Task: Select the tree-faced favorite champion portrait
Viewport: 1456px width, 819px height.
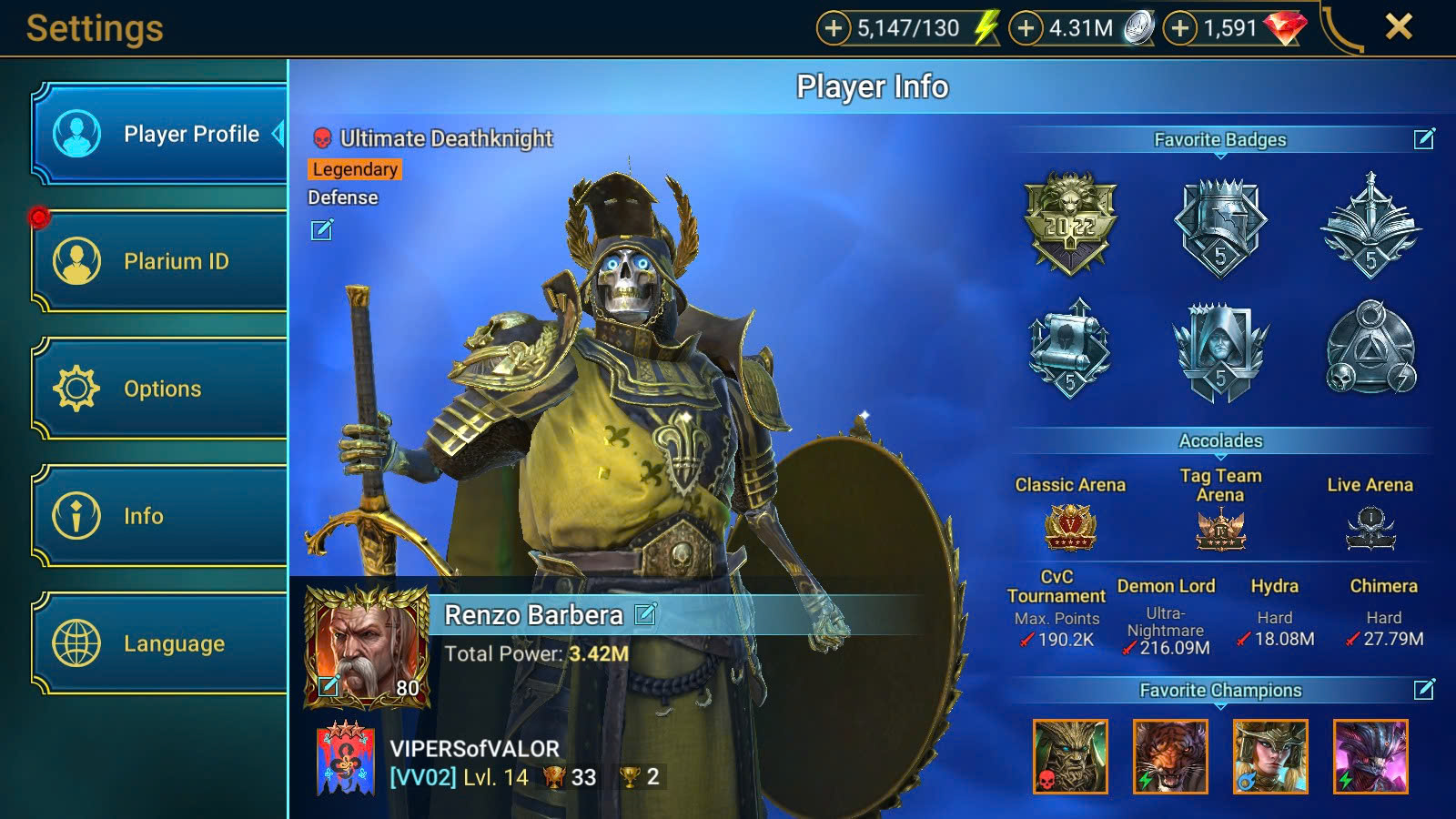Action: click(1070, 756)
